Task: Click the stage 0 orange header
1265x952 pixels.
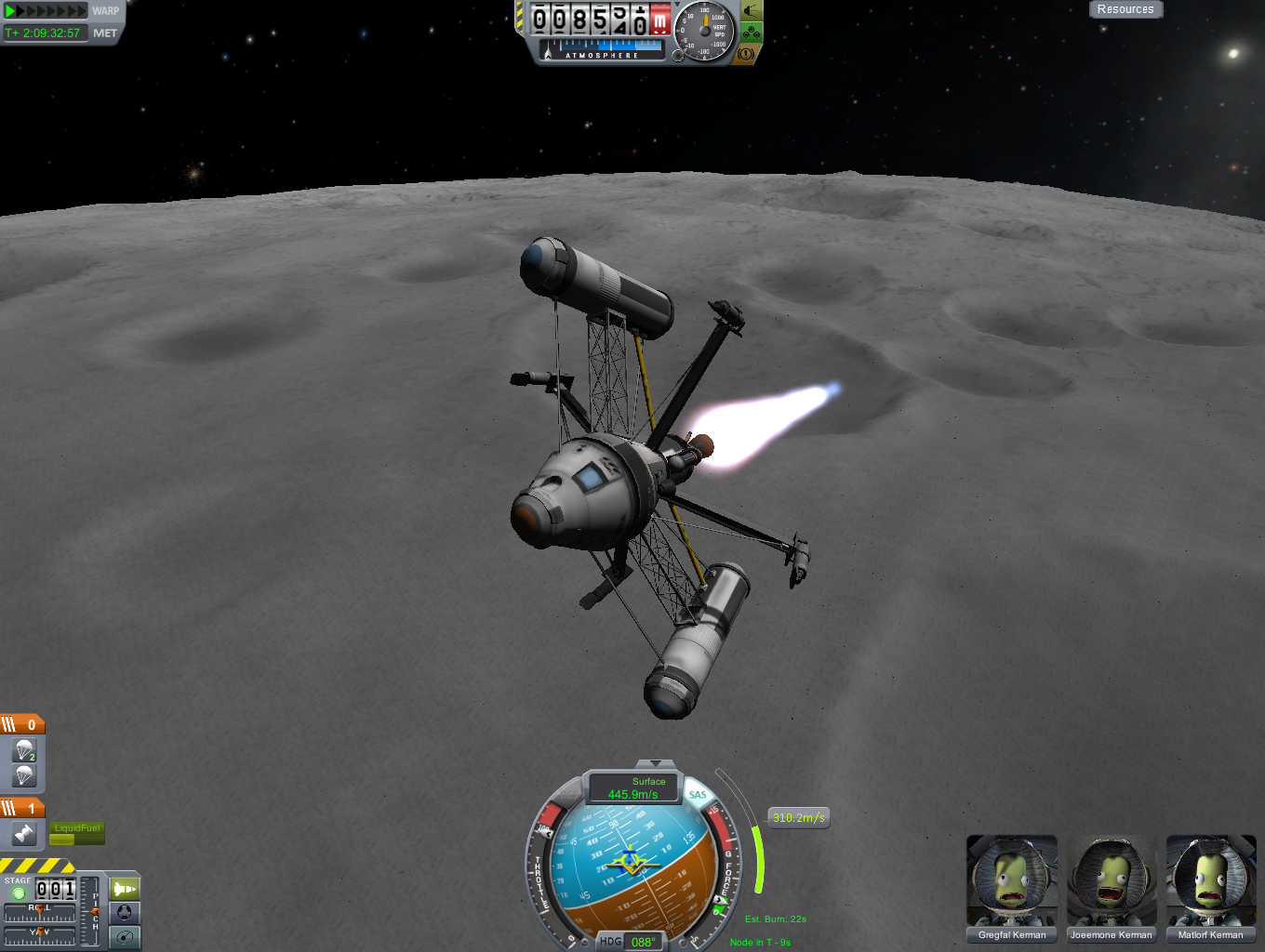Action: click(x=22, y=724)
